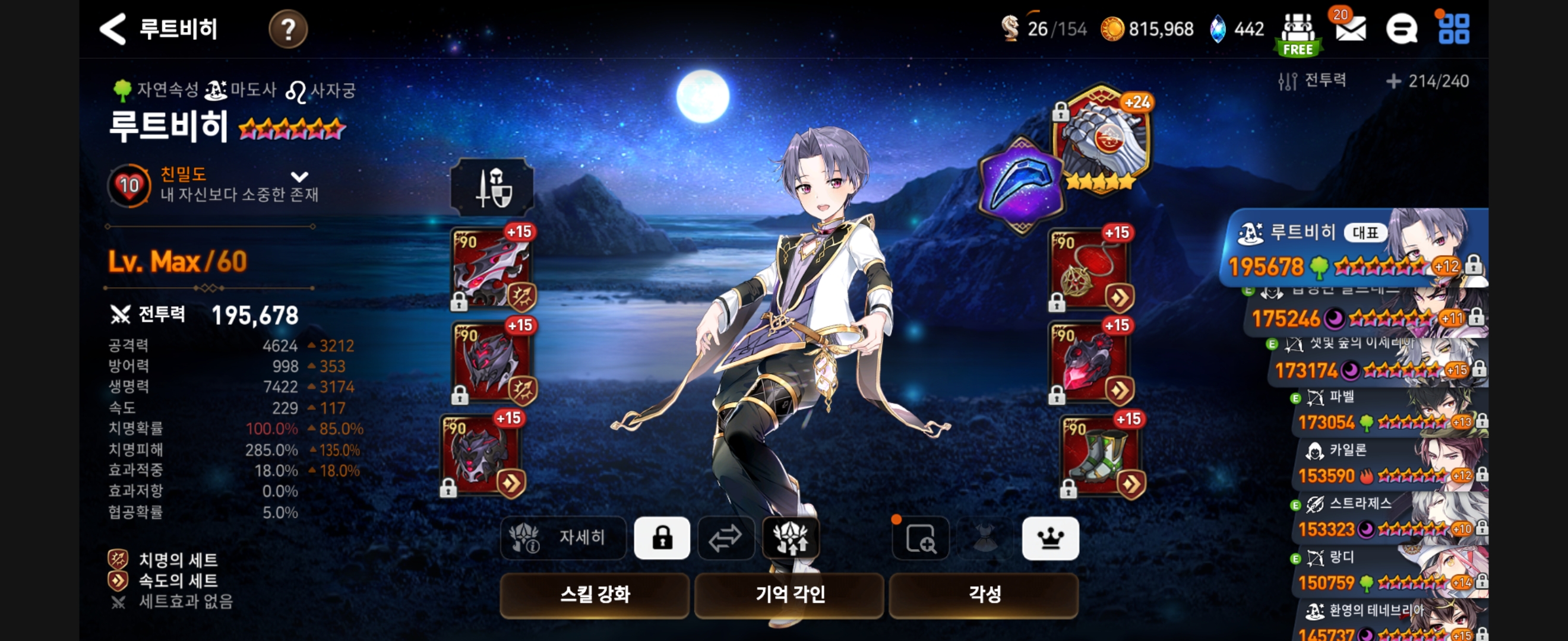Click the swap arrows button

pyautogui.click(x=726, y=538)
